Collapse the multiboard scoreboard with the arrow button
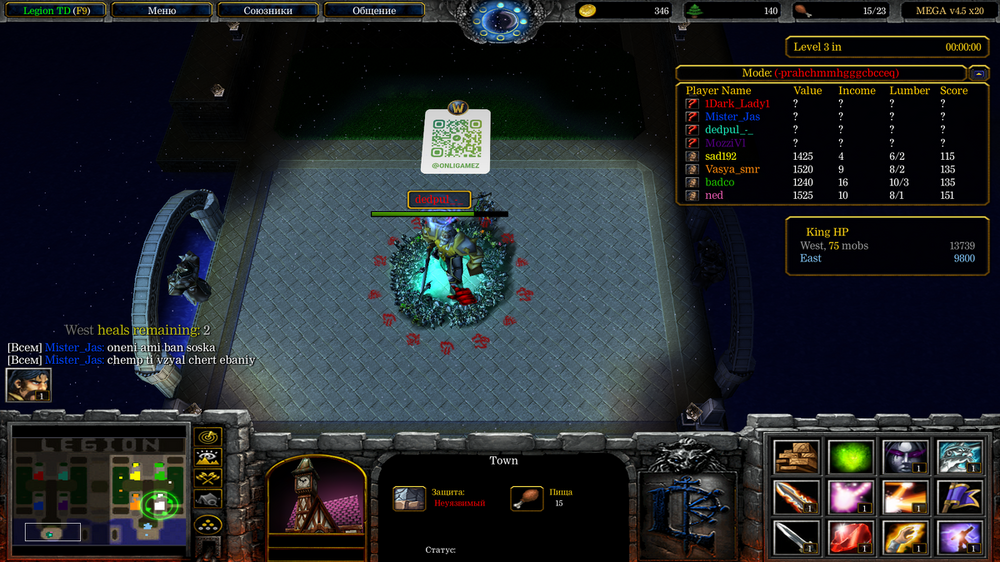 [x=979, y=73]
